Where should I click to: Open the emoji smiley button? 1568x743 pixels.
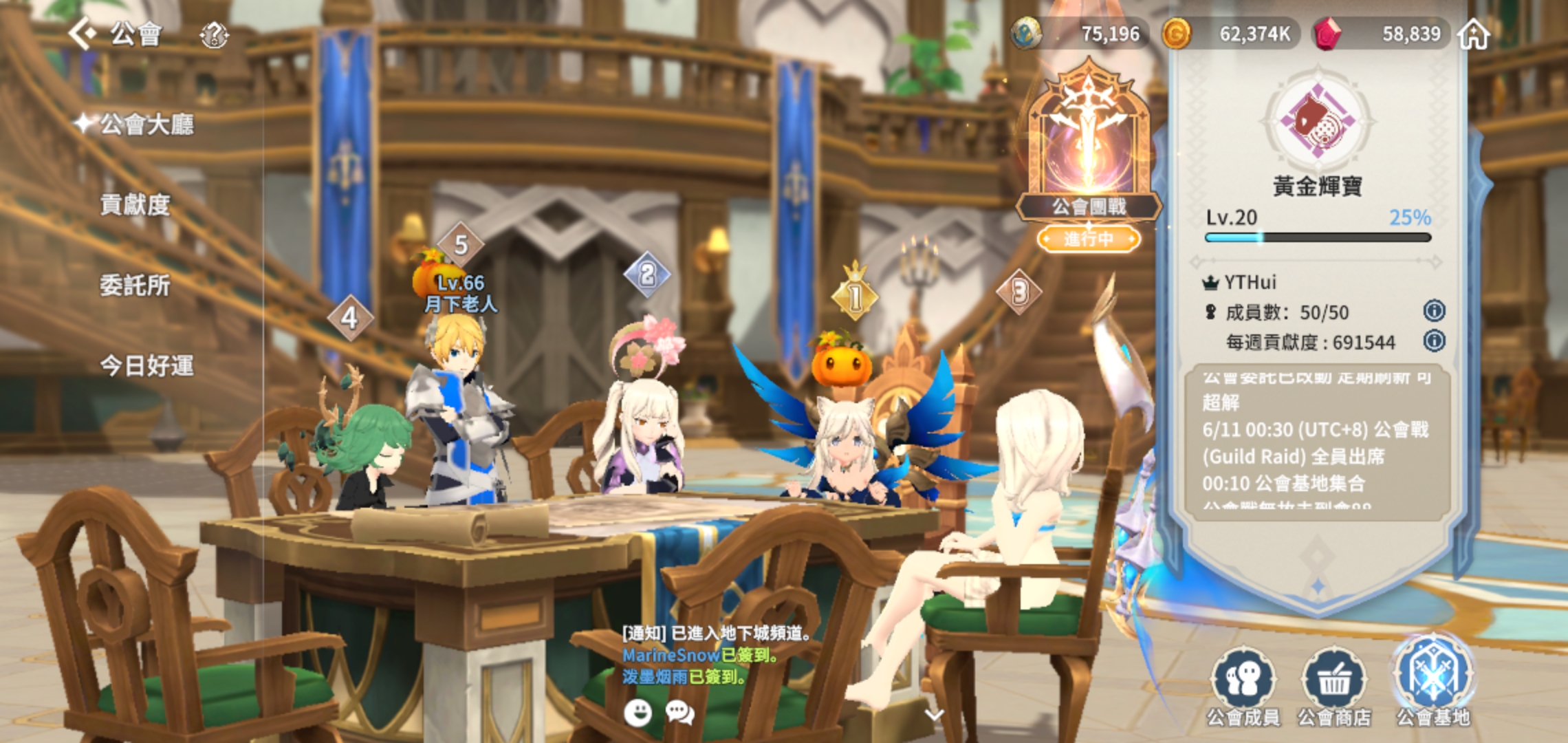pos(638,713)
